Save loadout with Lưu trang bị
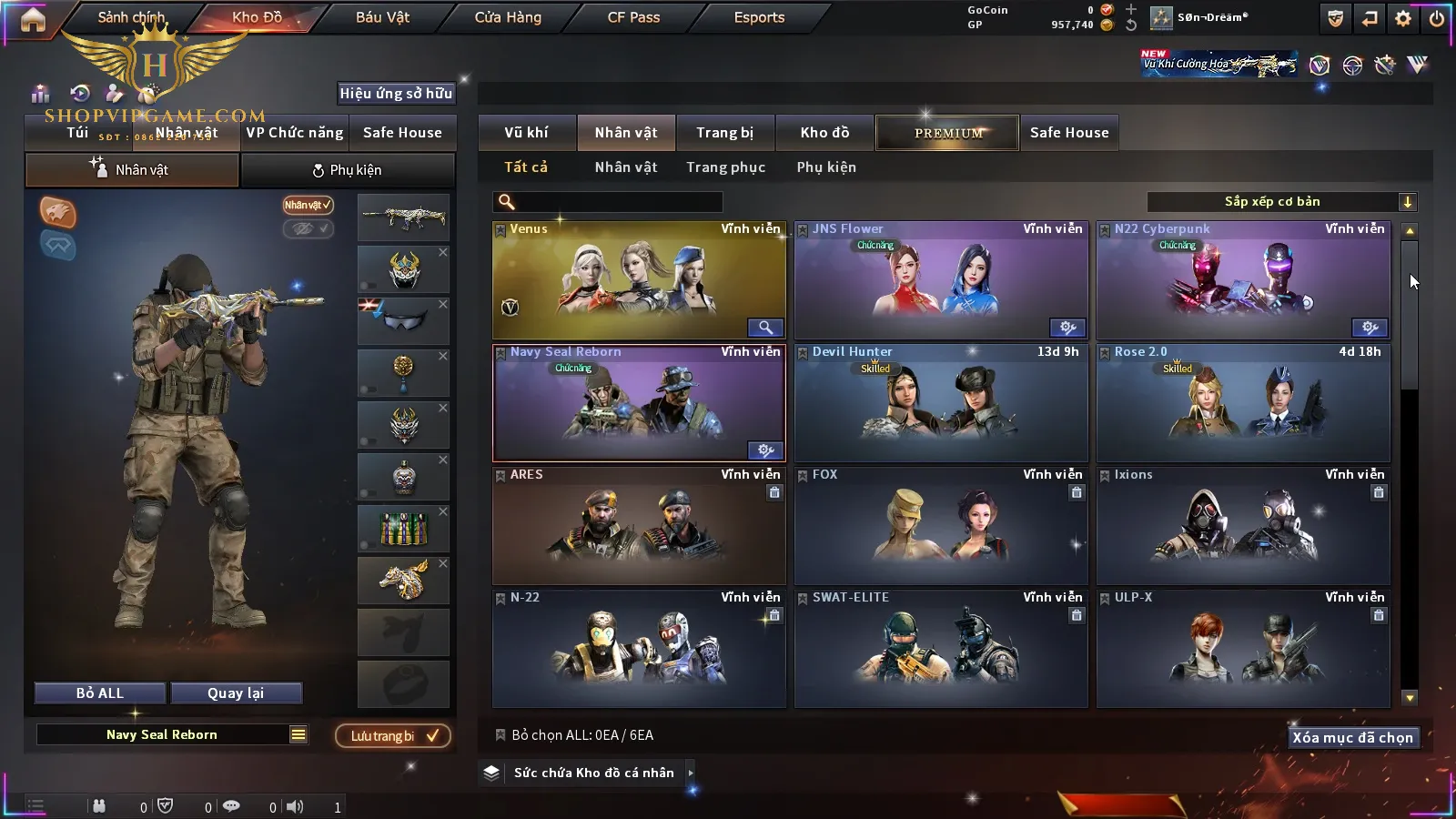This screenshot has height=819, width=1456. (x=393, y=736)
